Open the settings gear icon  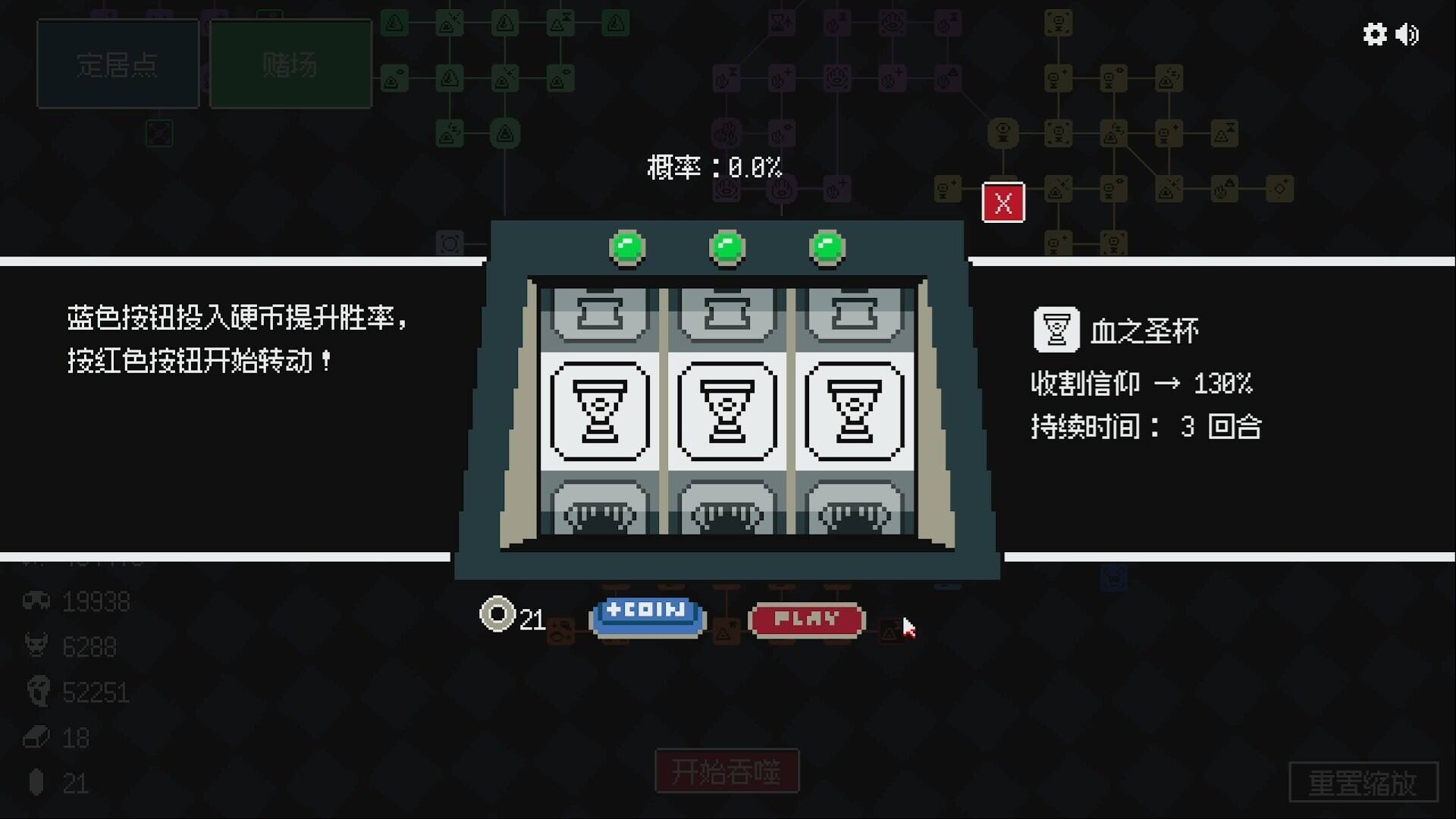pos(1374,35)
